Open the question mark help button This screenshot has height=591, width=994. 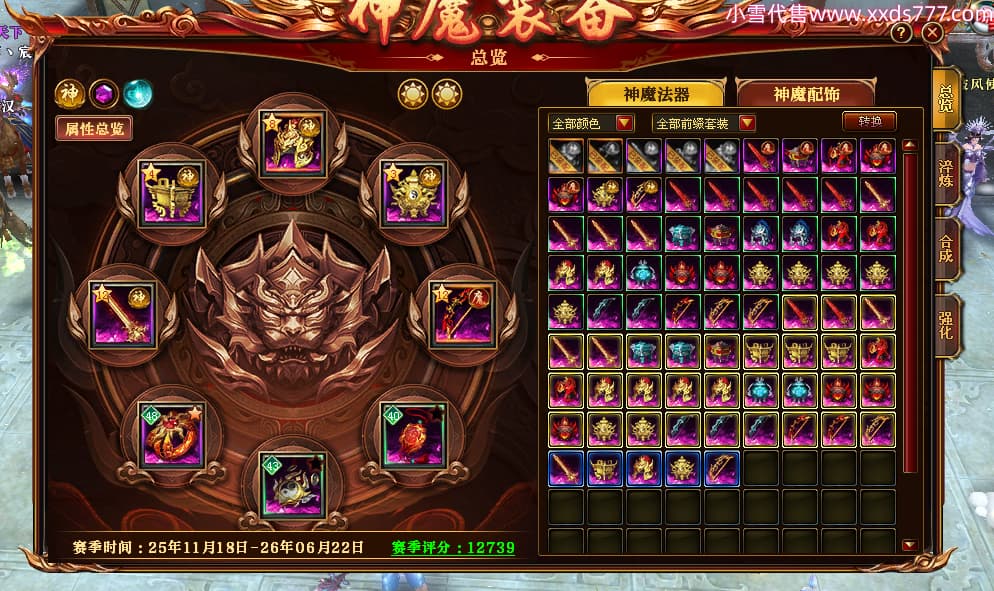click(x=901, y=33)
